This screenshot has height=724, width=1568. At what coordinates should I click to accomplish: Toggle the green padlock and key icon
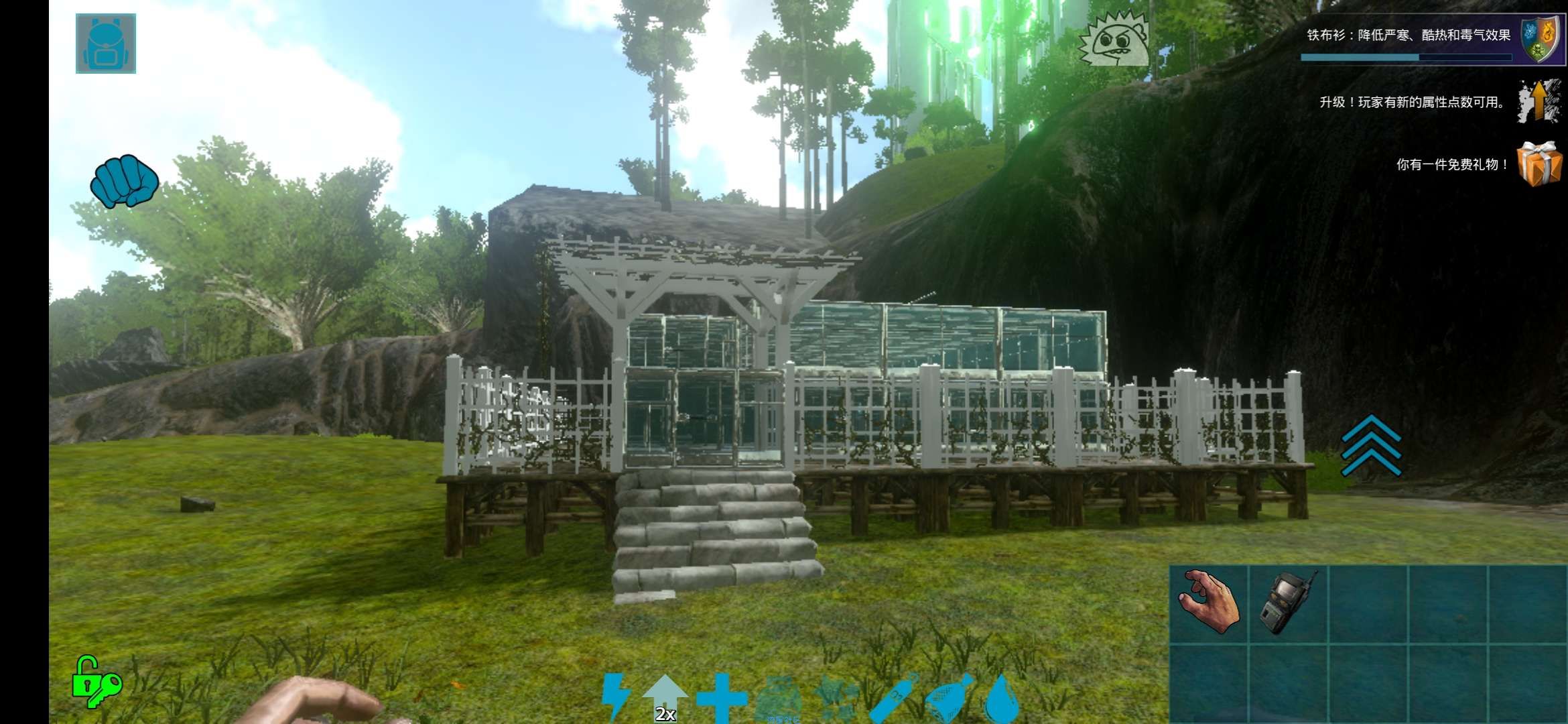pos(96,682)
